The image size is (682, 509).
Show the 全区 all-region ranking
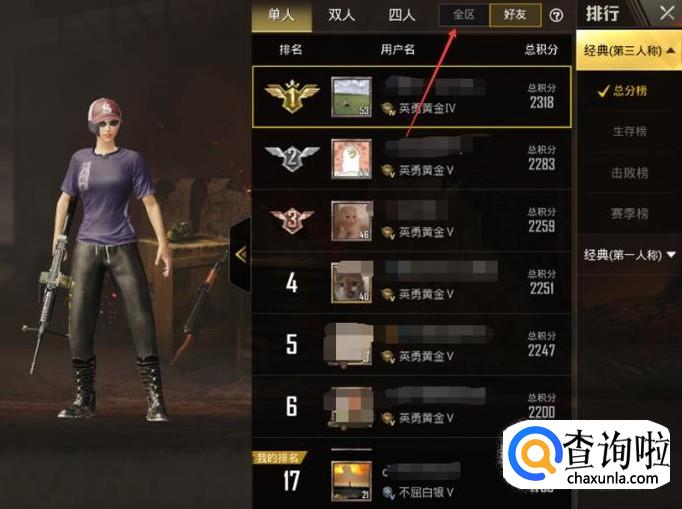coord(464,15)
